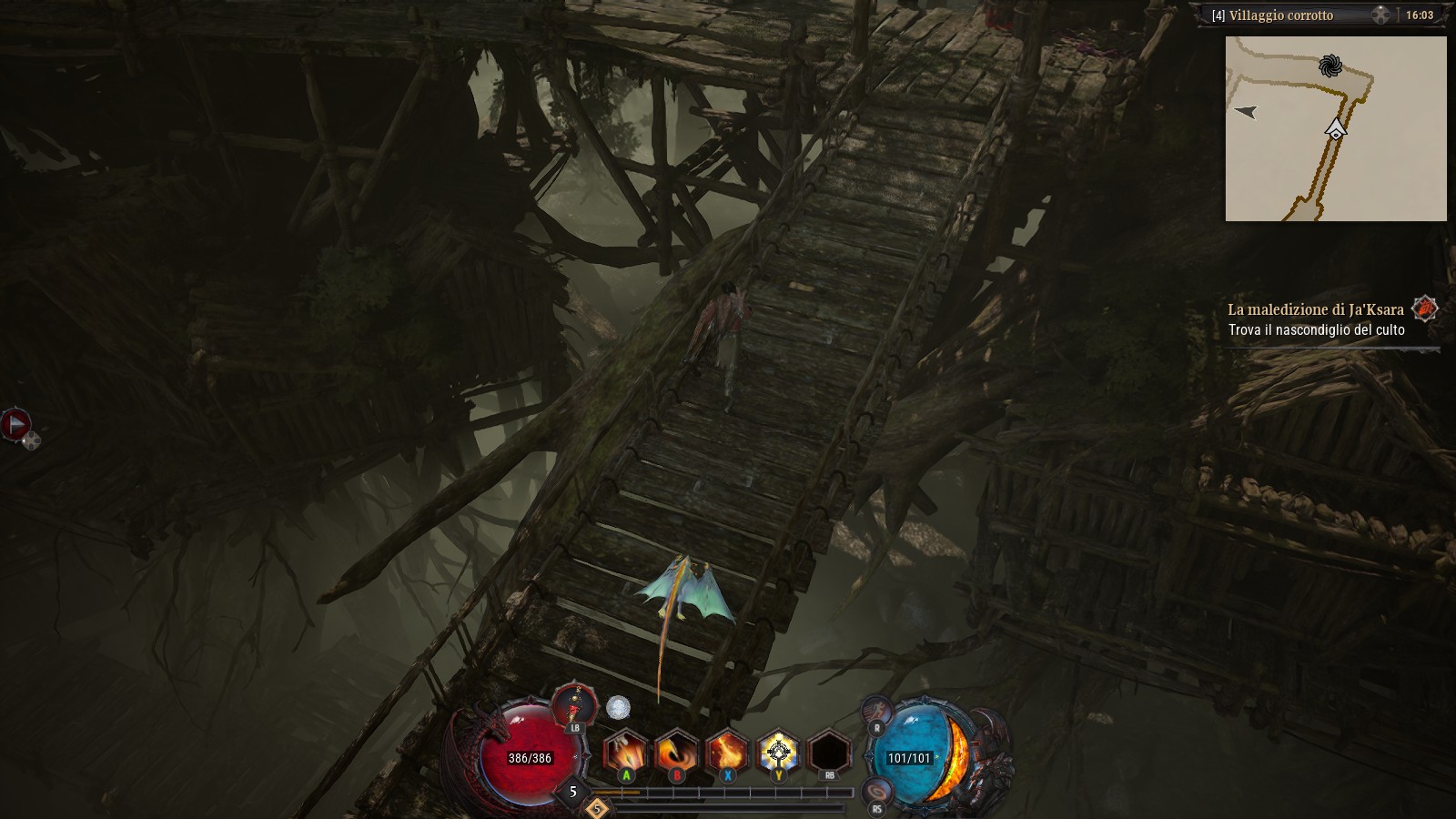
Task: Trigger the glowing holy cross skill
Action: coord(778,753)
